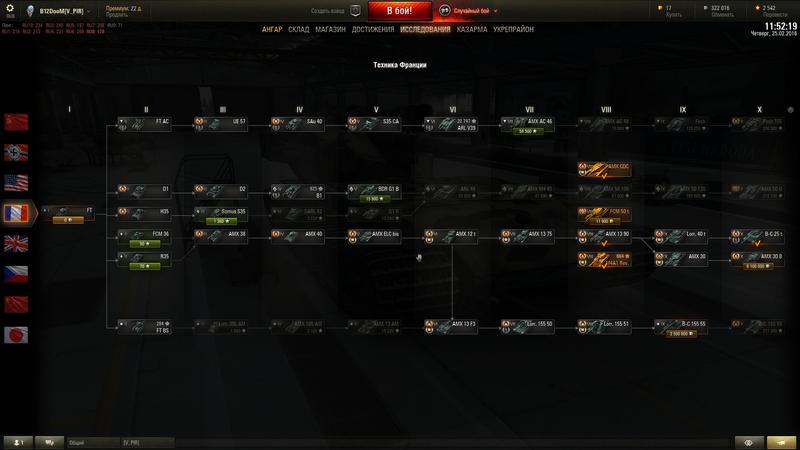Viewport: 800px width, 450px height.
Task: Select the Lorr. 155 51 artillery node
Action: pos(604,325)
